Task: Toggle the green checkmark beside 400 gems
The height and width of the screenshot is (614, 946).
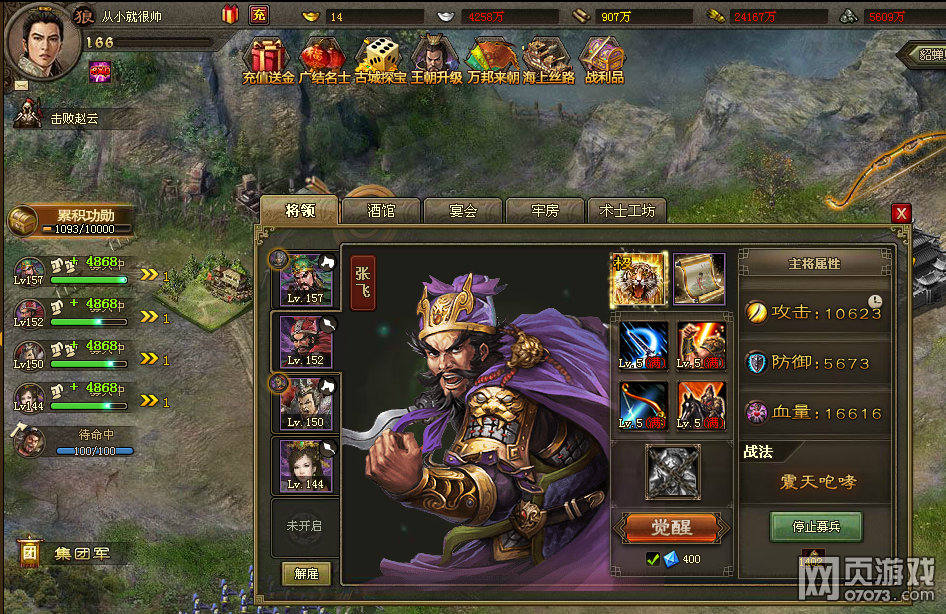Action: click(653, 559)
